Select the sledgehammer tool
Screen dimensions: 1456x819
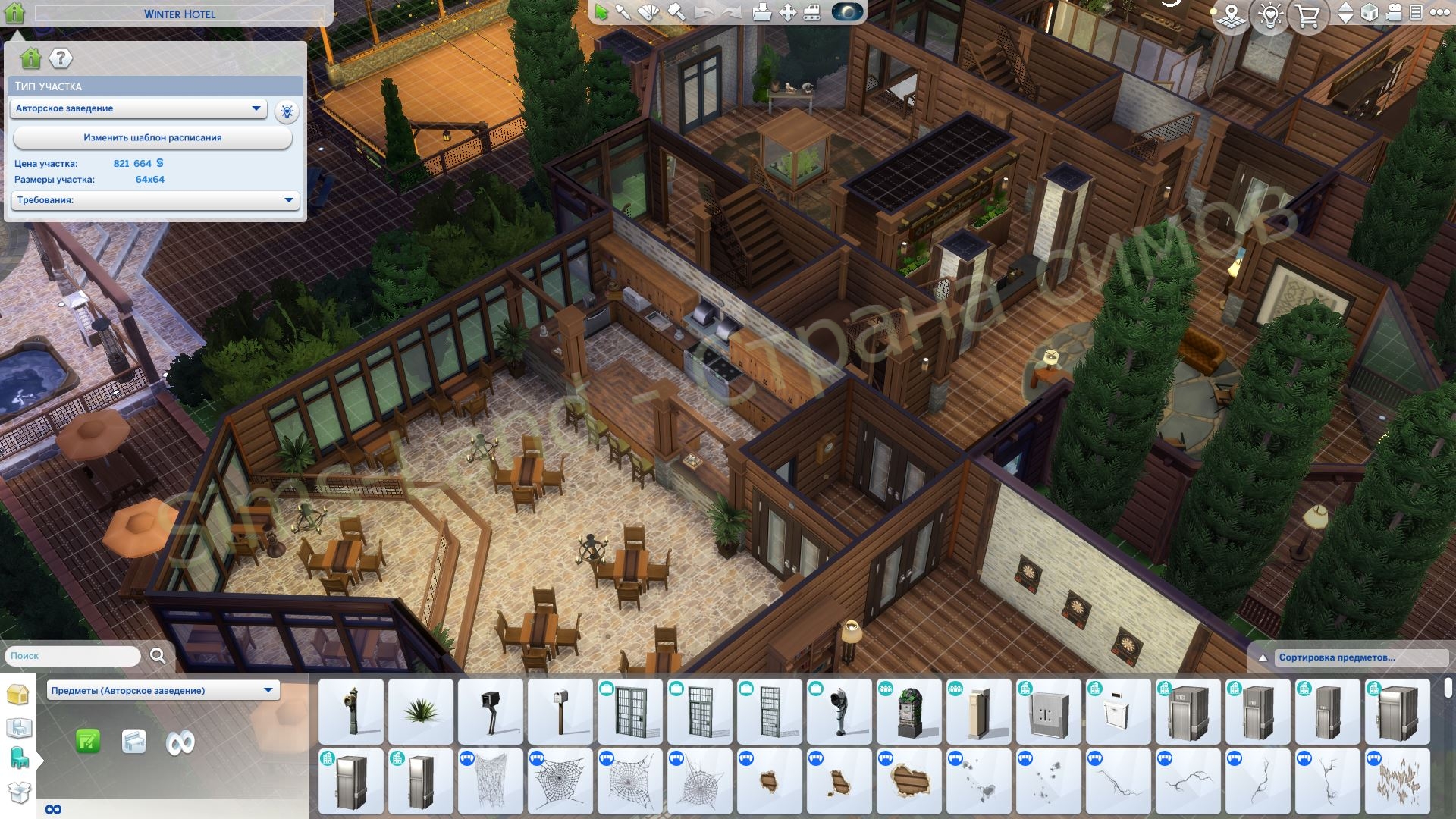676,13
